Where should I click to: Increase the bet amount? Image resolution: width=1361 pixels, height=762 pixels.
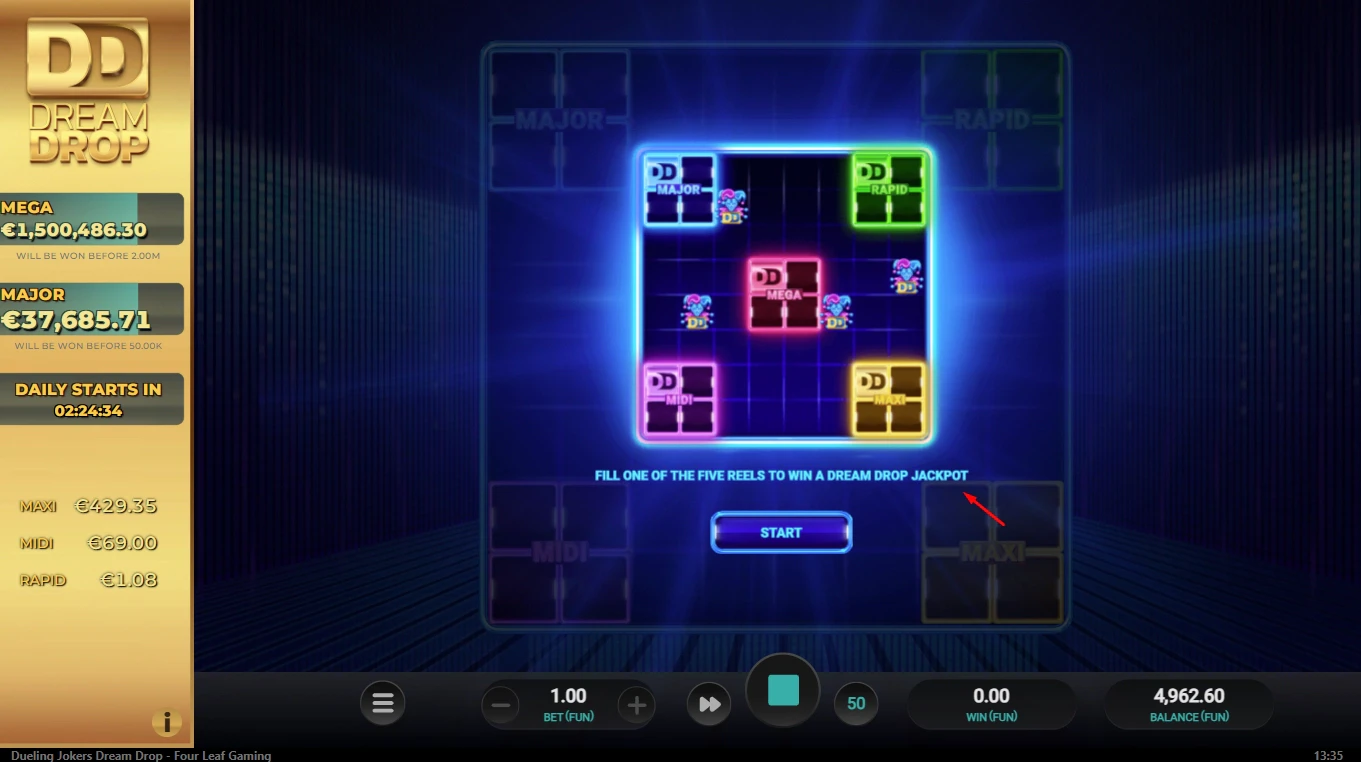pos(636,704)
